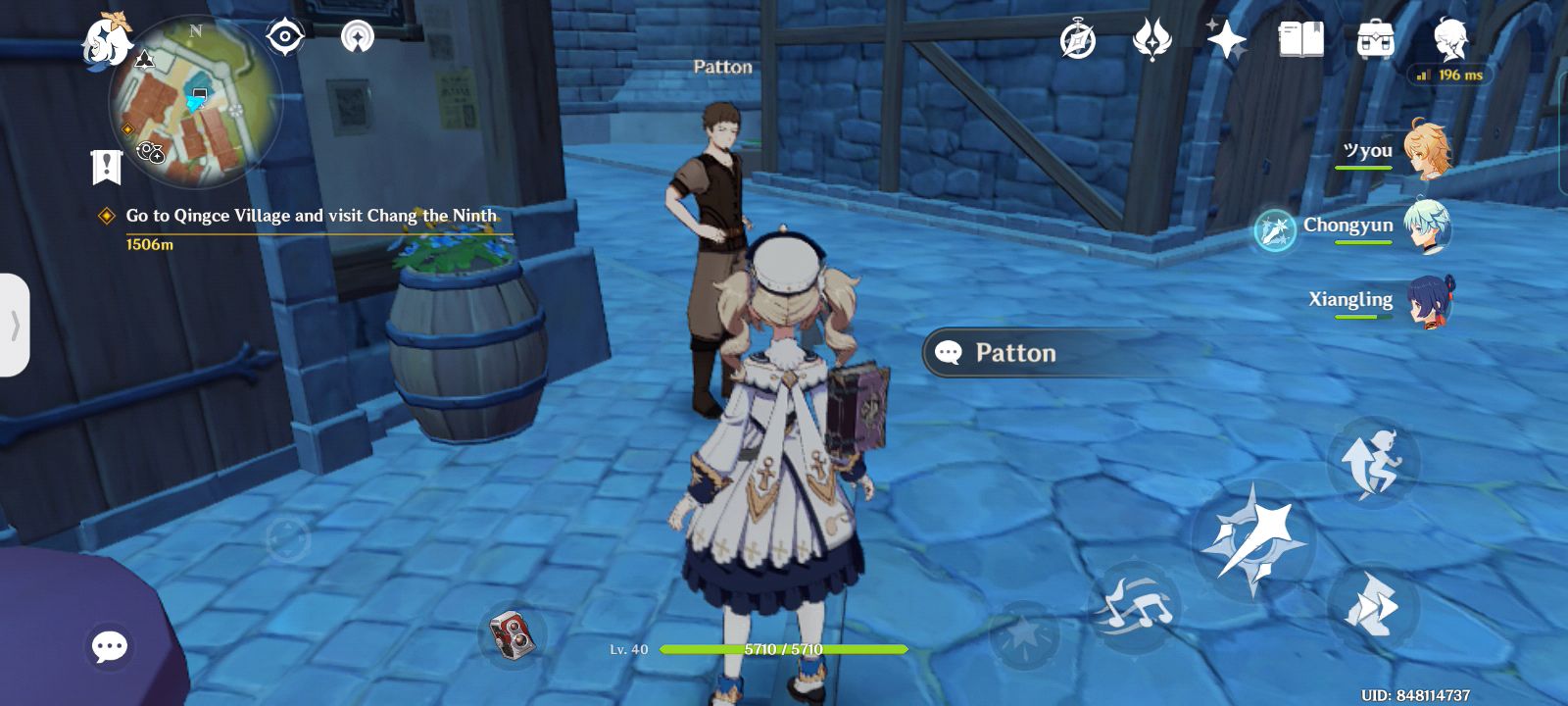Open the quest log exclamation icon
The width and height of the screenshot is (1568, 706).
coord(106,167)
